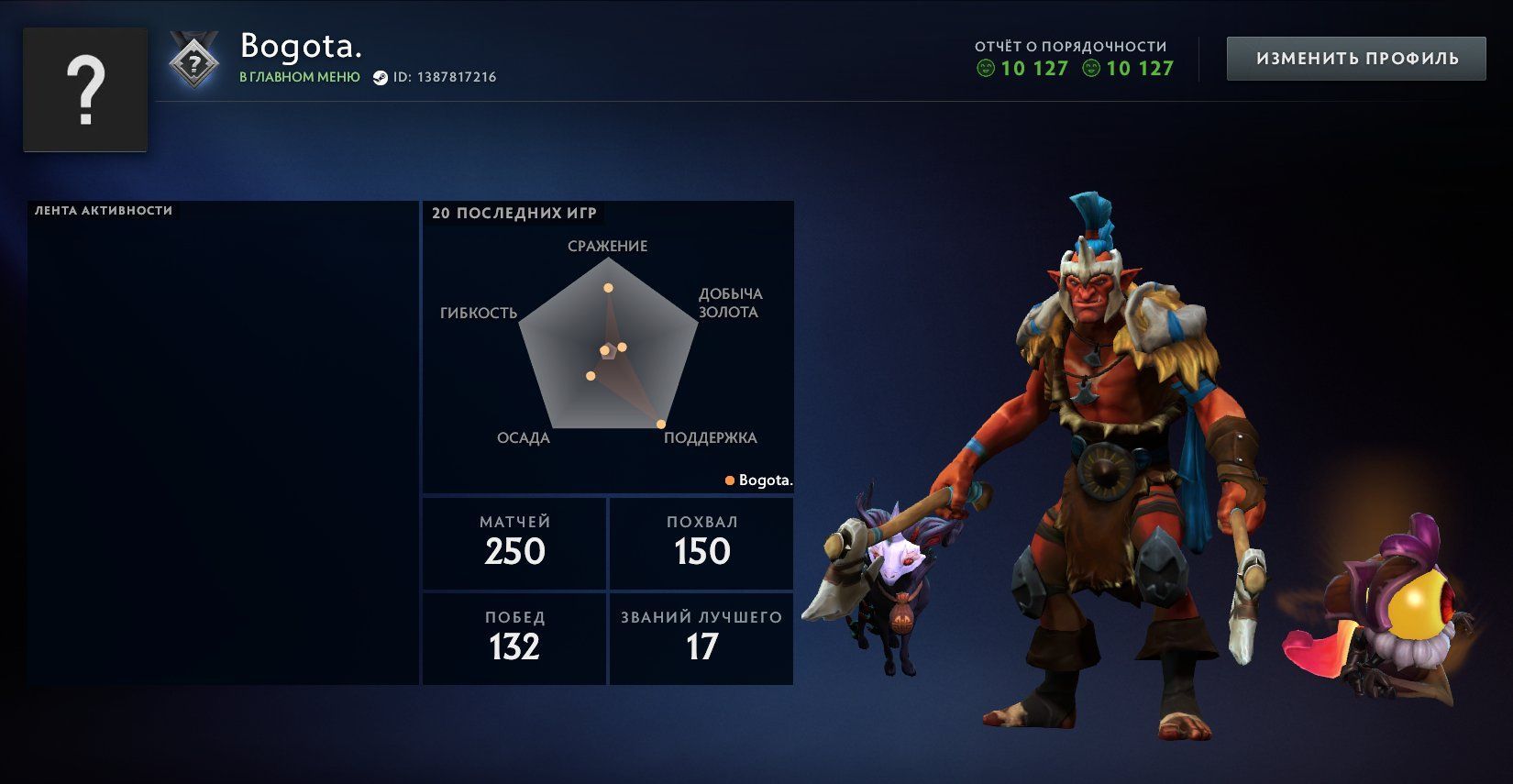This screenshot has height=784, width=1513.
Task: Open the Steam profile icon near ID
Action: pyautogui.click(x=381, y=78)
